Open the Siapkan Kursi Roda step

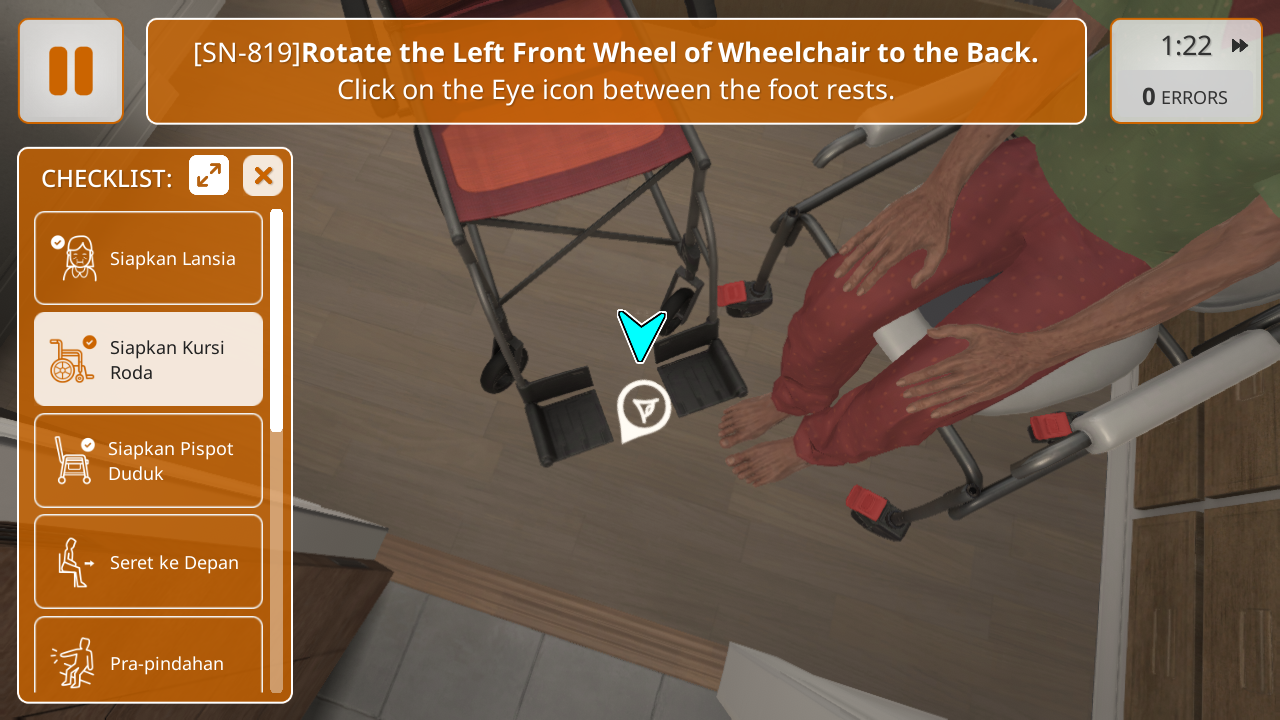coord(148,359)
